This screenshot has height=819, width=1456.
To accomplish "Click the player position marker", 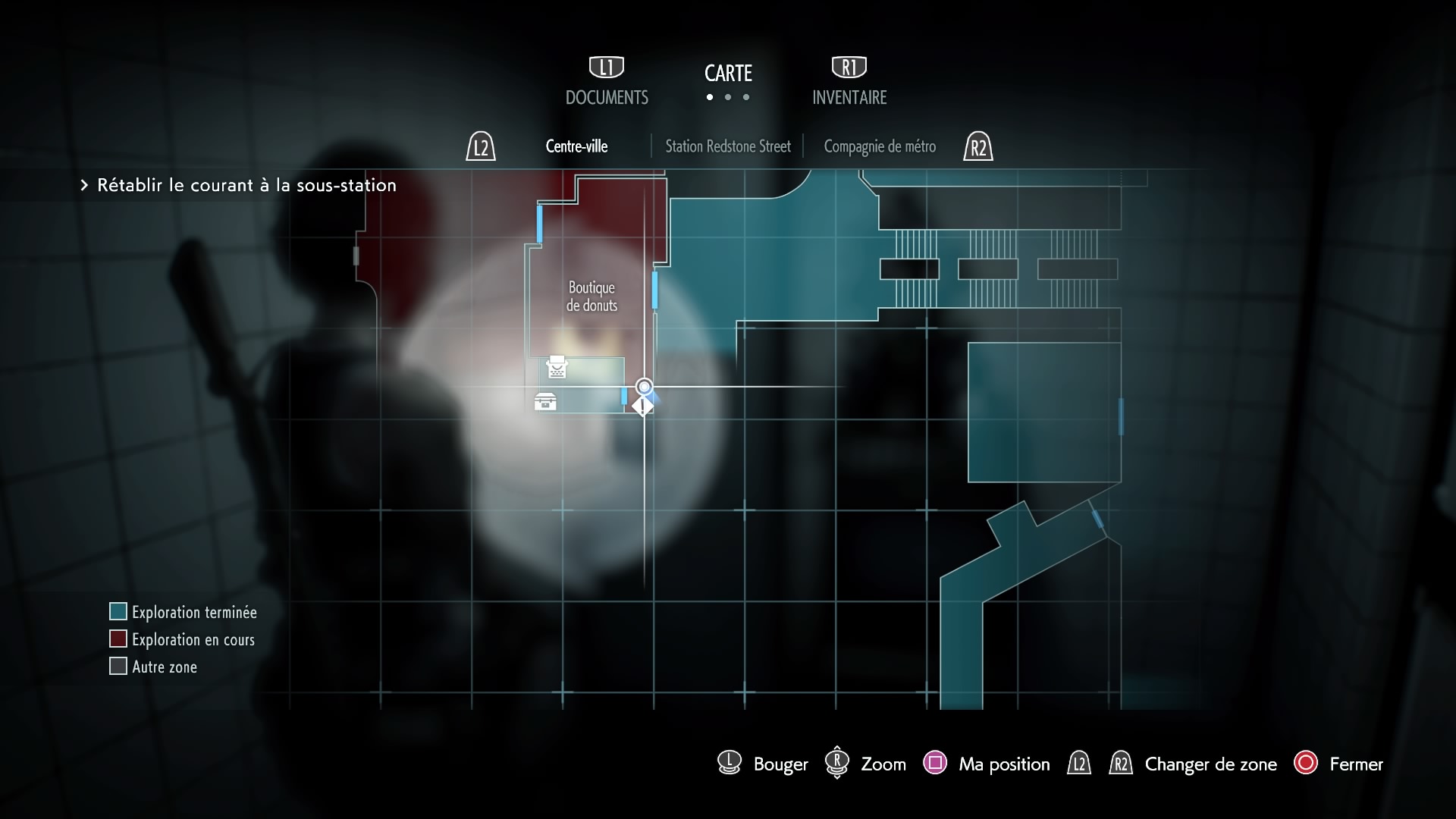I will [644, 388].
